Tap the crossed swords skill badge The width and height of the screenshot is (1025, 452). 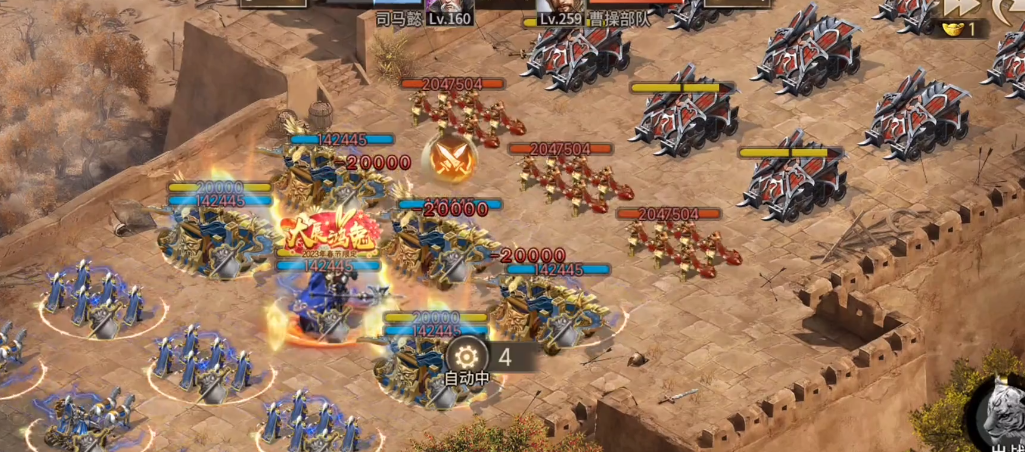(x=448, y=158)
